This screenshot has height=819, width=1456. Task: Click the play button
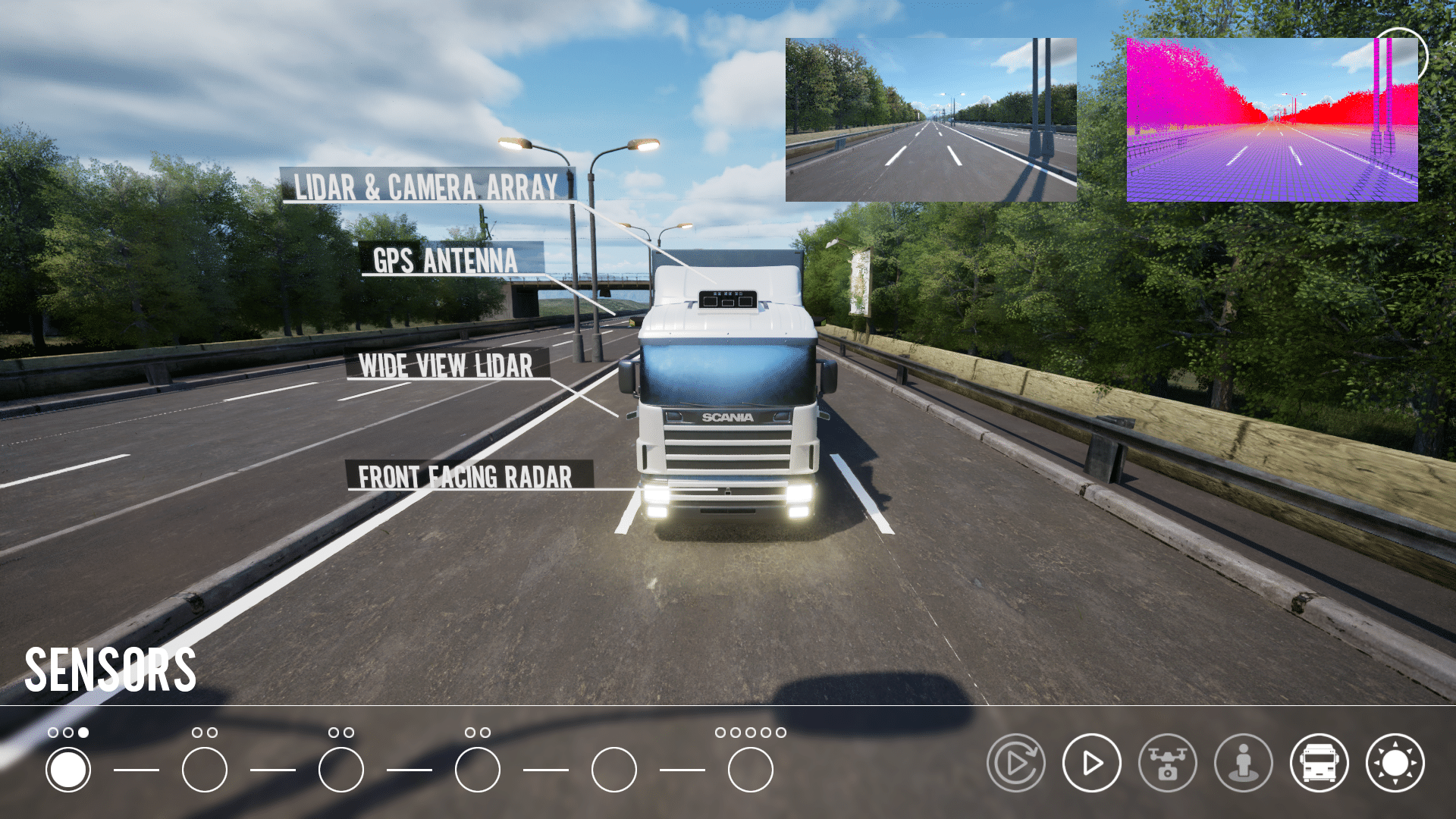point(1091,763)
